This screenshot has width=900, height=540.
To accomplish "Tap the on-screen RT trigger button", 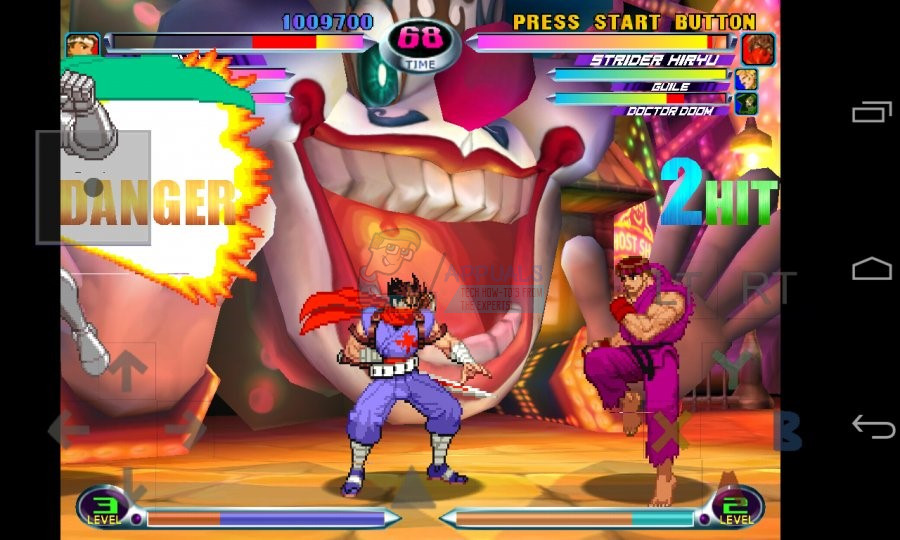I will point(767,288).
